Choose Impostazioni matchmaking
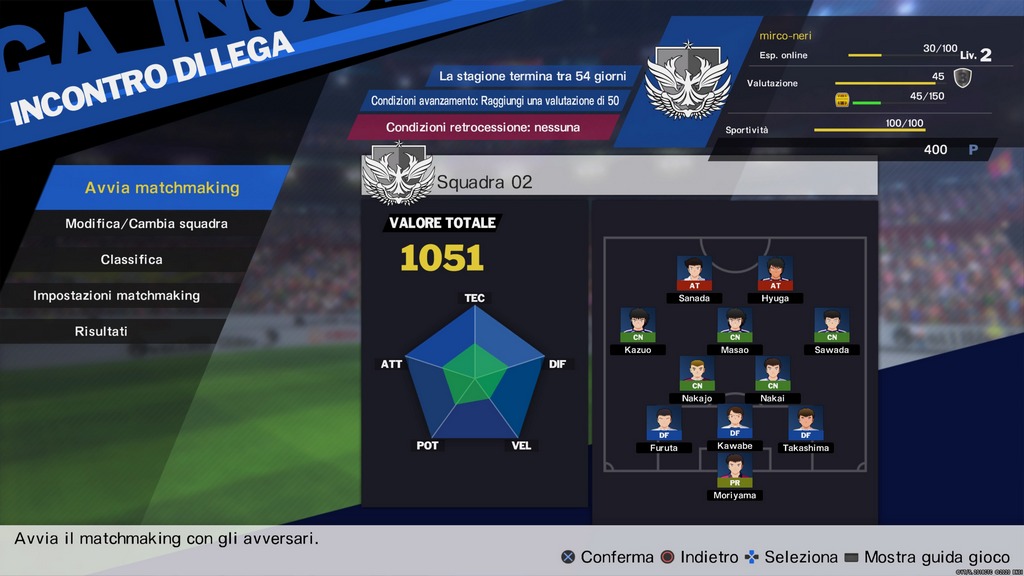Screen dimensions: 1024x576 116,296
